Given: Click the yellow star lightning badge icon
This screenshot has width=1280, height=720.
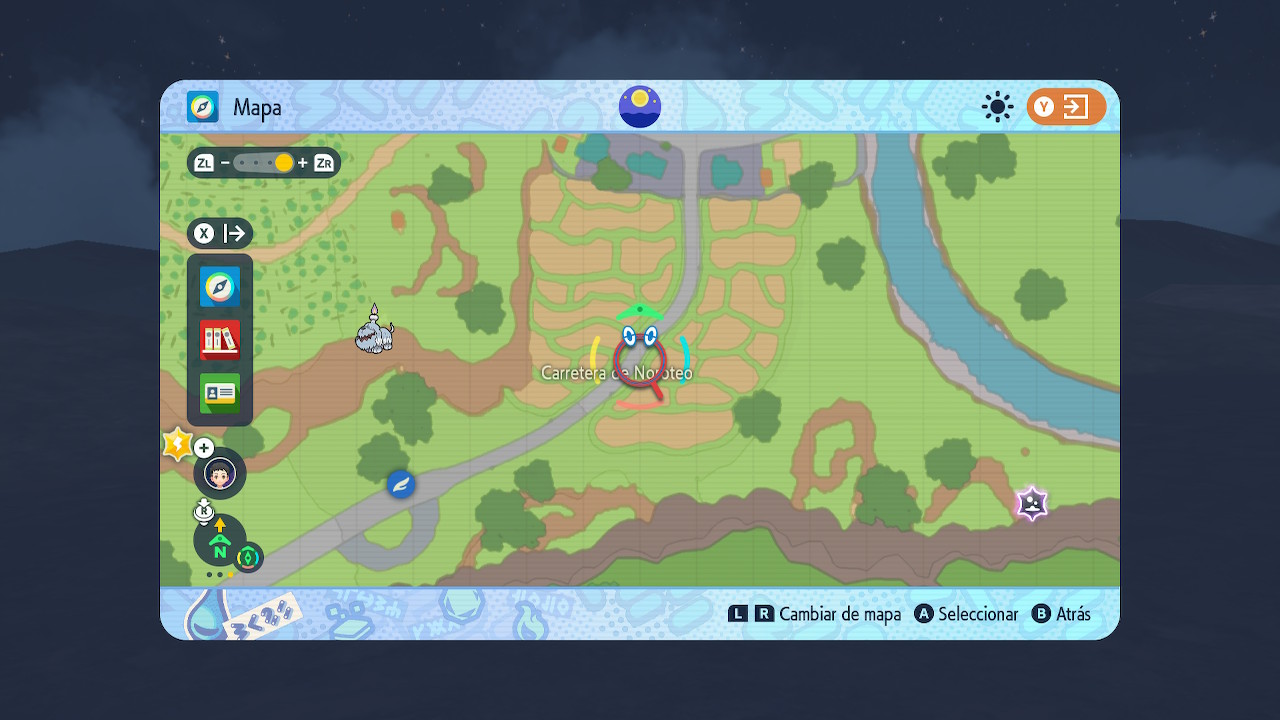Looking at the screenshot, I should 177,444.
